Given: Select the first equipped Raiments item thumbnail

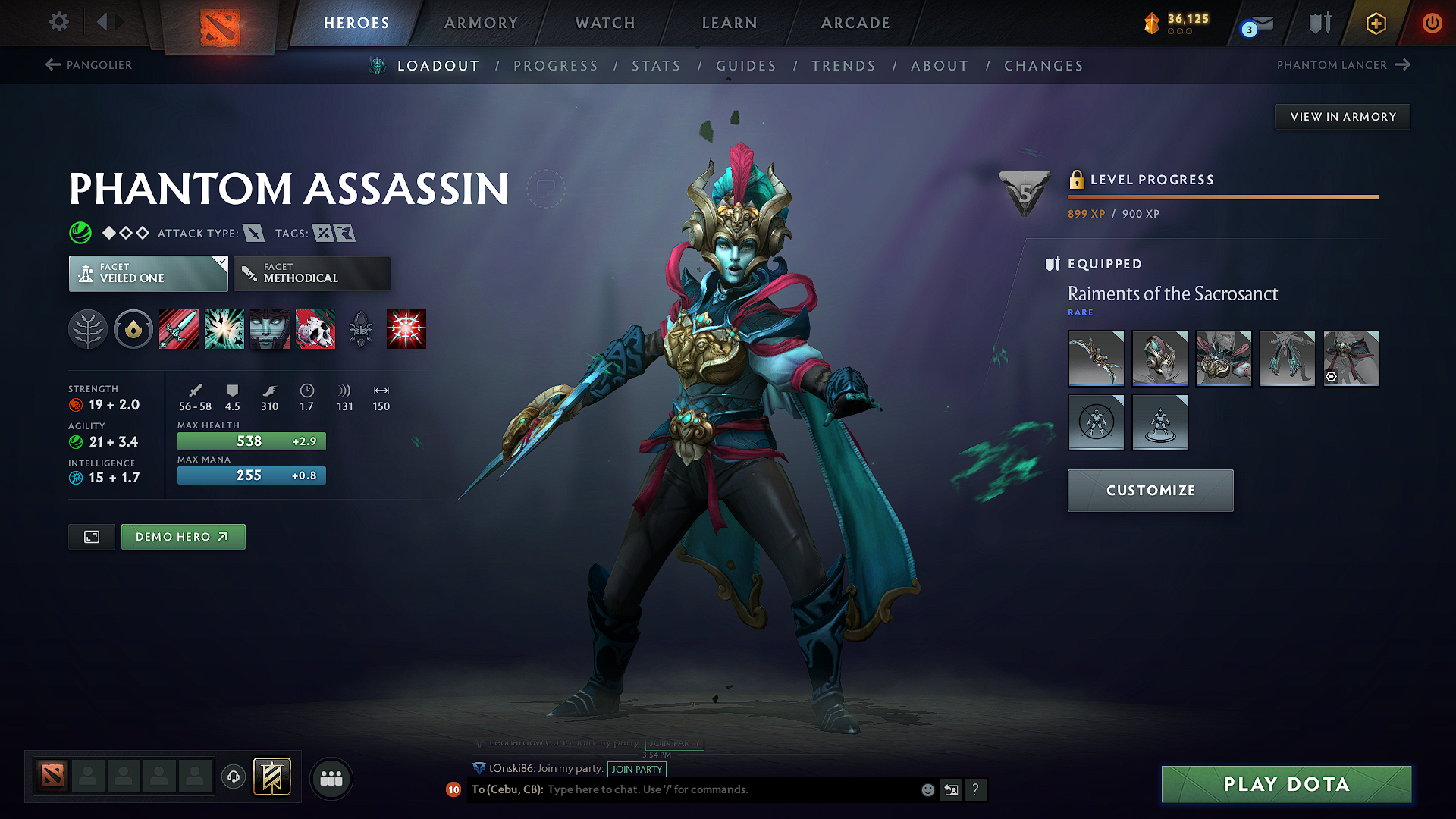Looking at the screenshot, I should coord(1096,359).
